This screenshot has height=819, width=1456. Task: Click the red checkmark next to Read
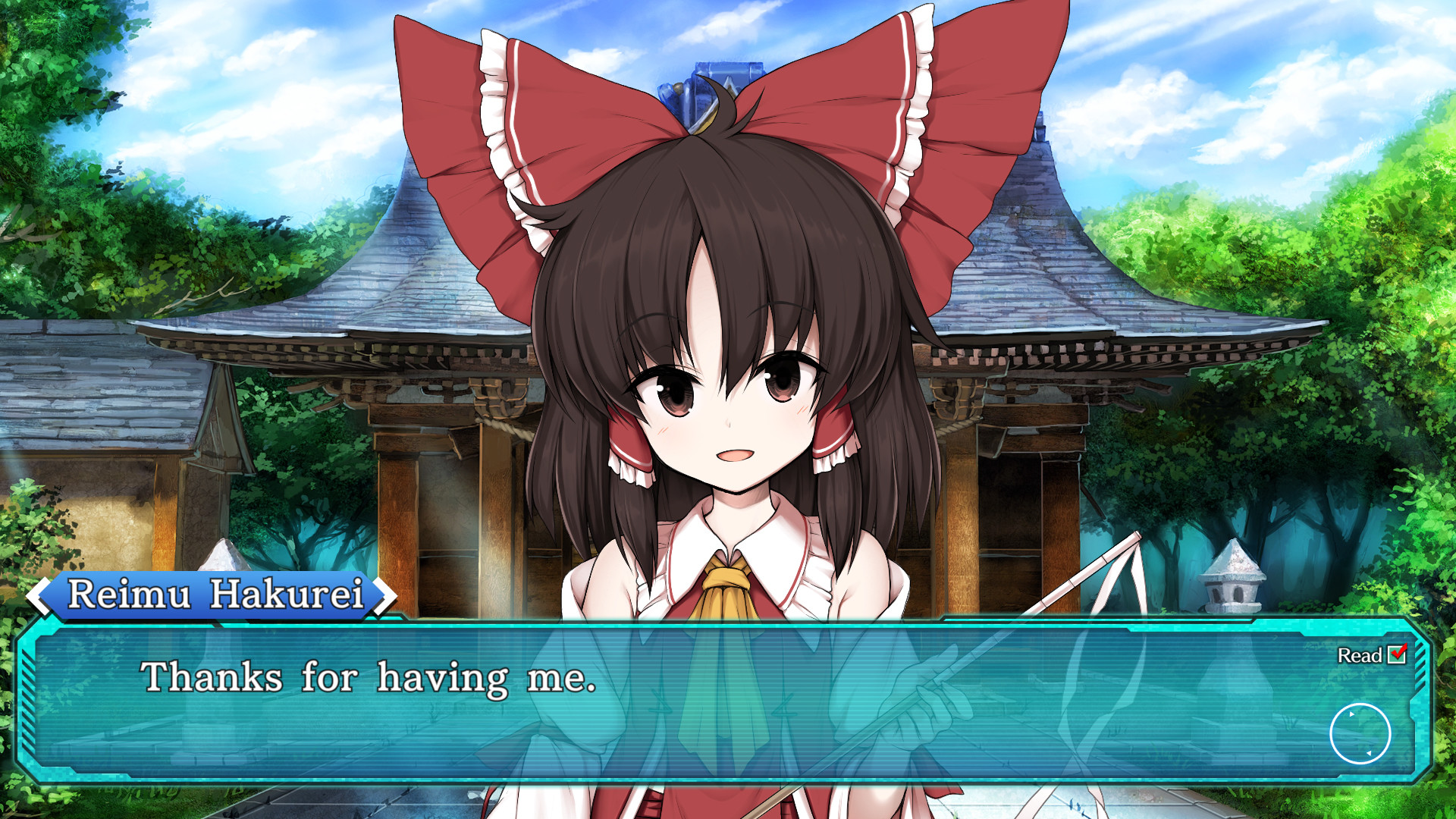[x=1397, y=654]
